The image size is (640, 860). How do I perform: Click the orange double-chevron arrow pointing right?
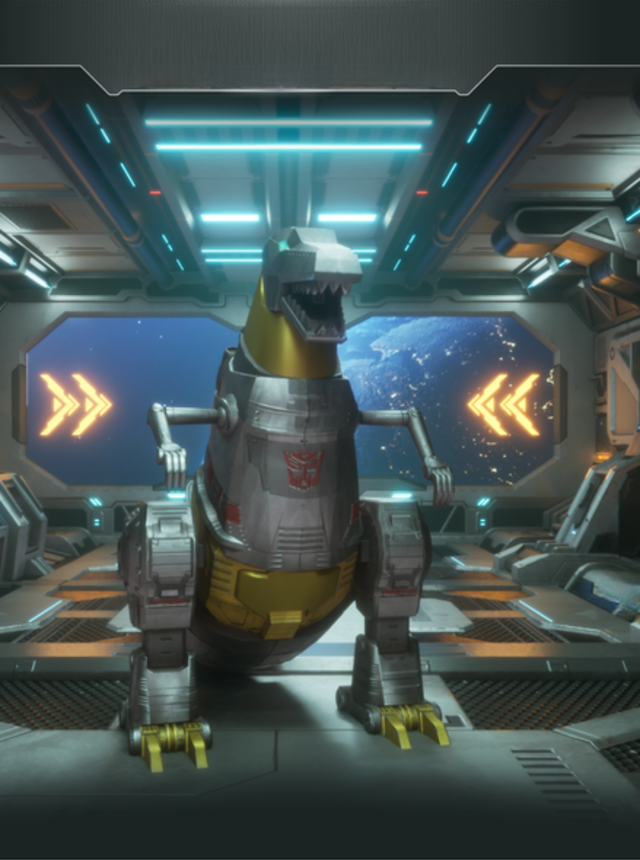(x=75, y=404)
